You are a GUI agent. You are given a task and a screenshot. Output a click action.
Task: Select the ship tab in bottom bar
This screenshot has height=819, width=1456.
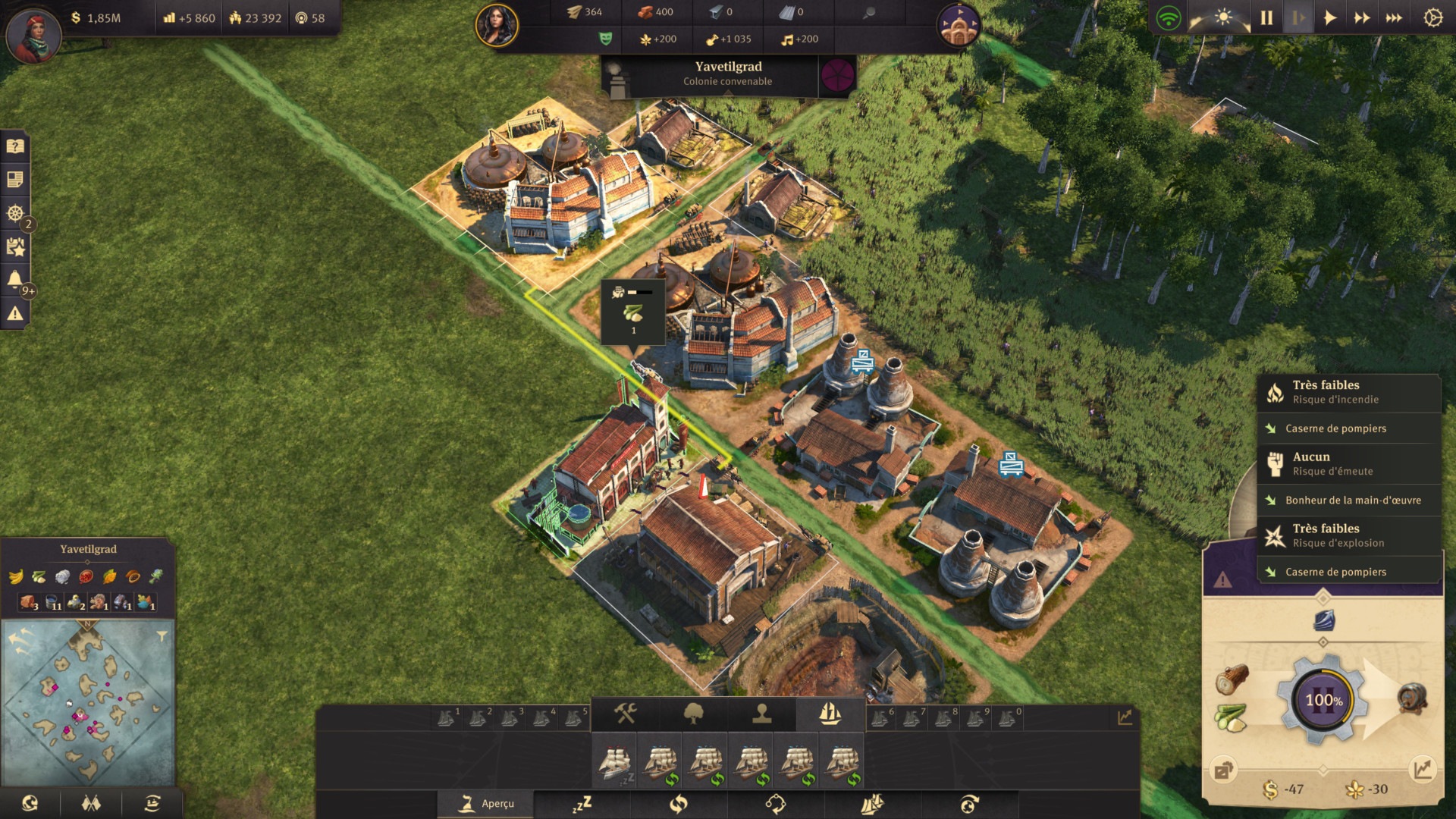coord(830,714)
